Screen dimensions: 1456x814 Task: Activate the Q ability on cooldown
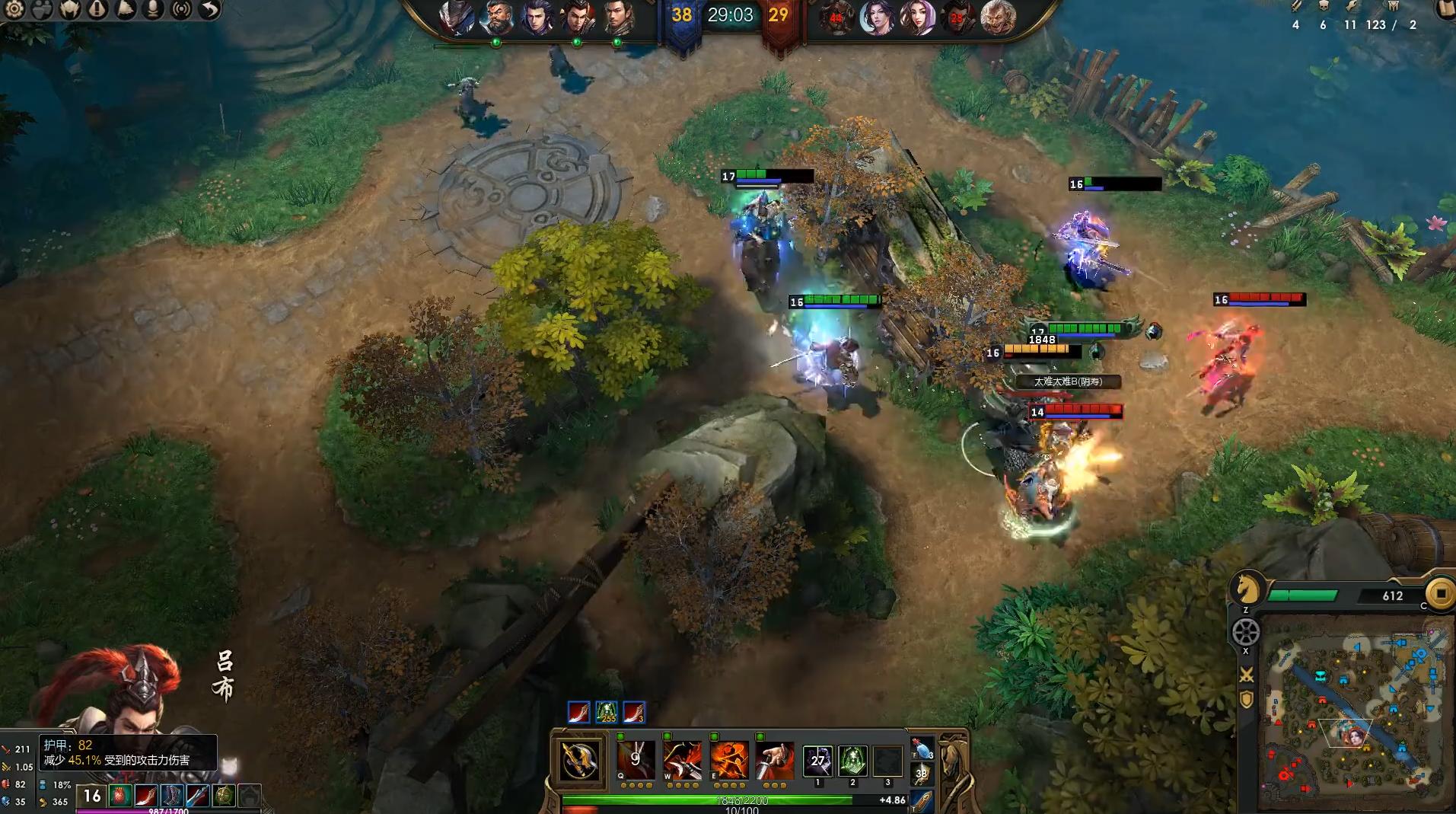636,759
